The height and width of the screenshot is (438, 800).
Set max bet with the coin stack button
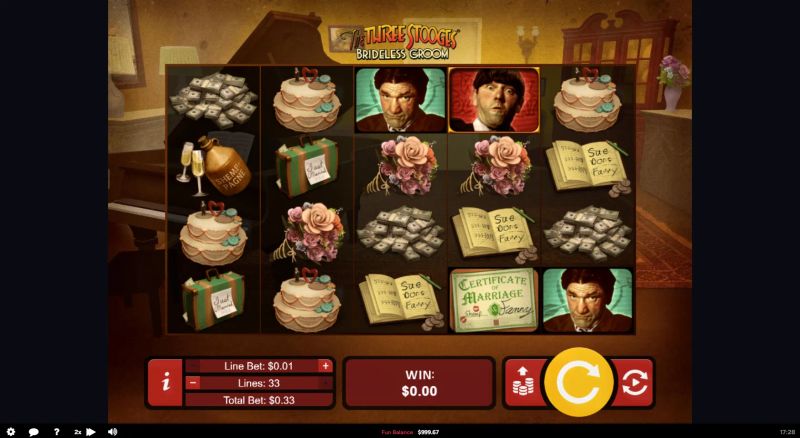[x=522, y=382]
